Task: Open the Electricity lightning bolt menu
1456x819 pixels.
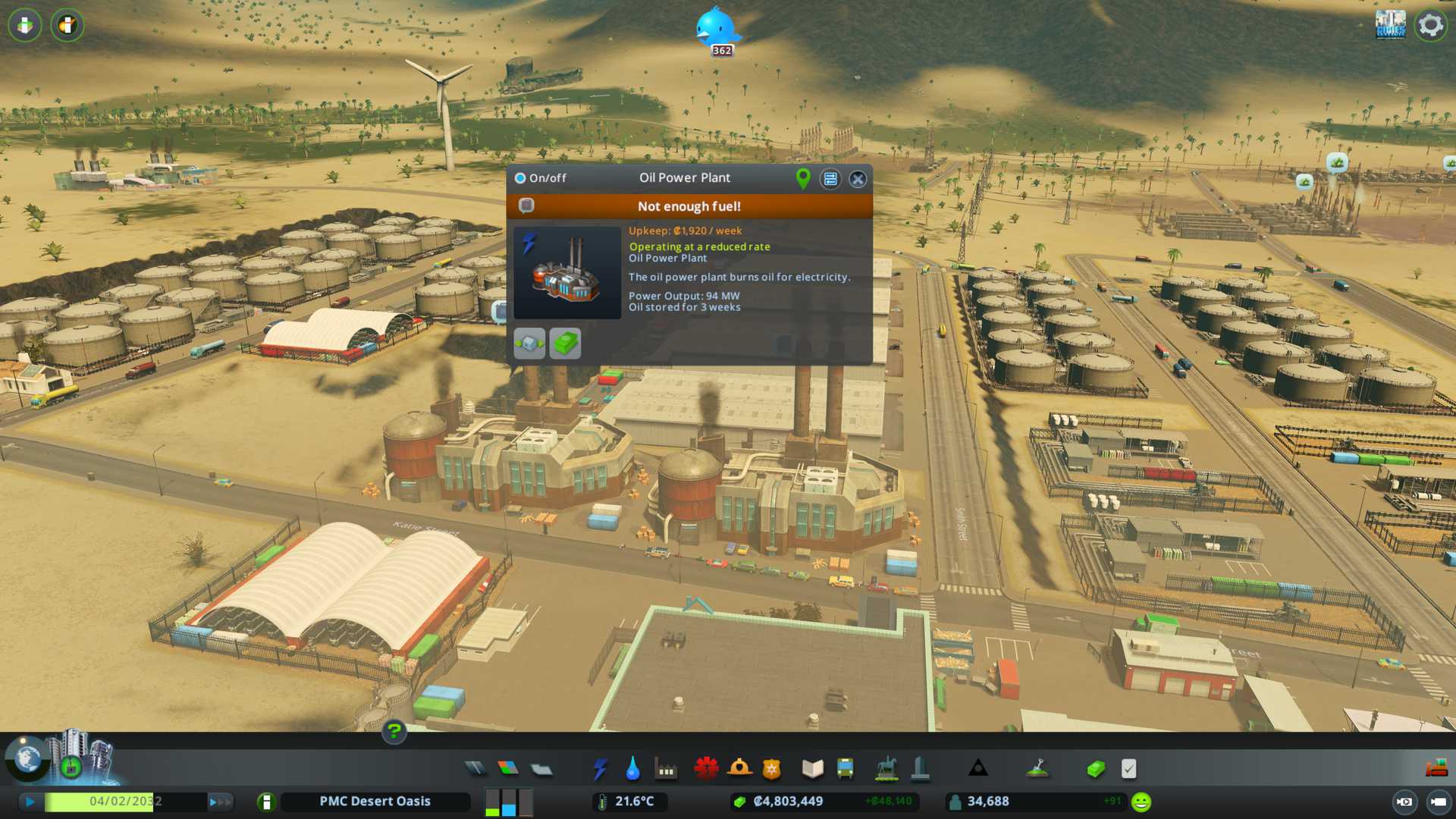Action: pos(600,769)
